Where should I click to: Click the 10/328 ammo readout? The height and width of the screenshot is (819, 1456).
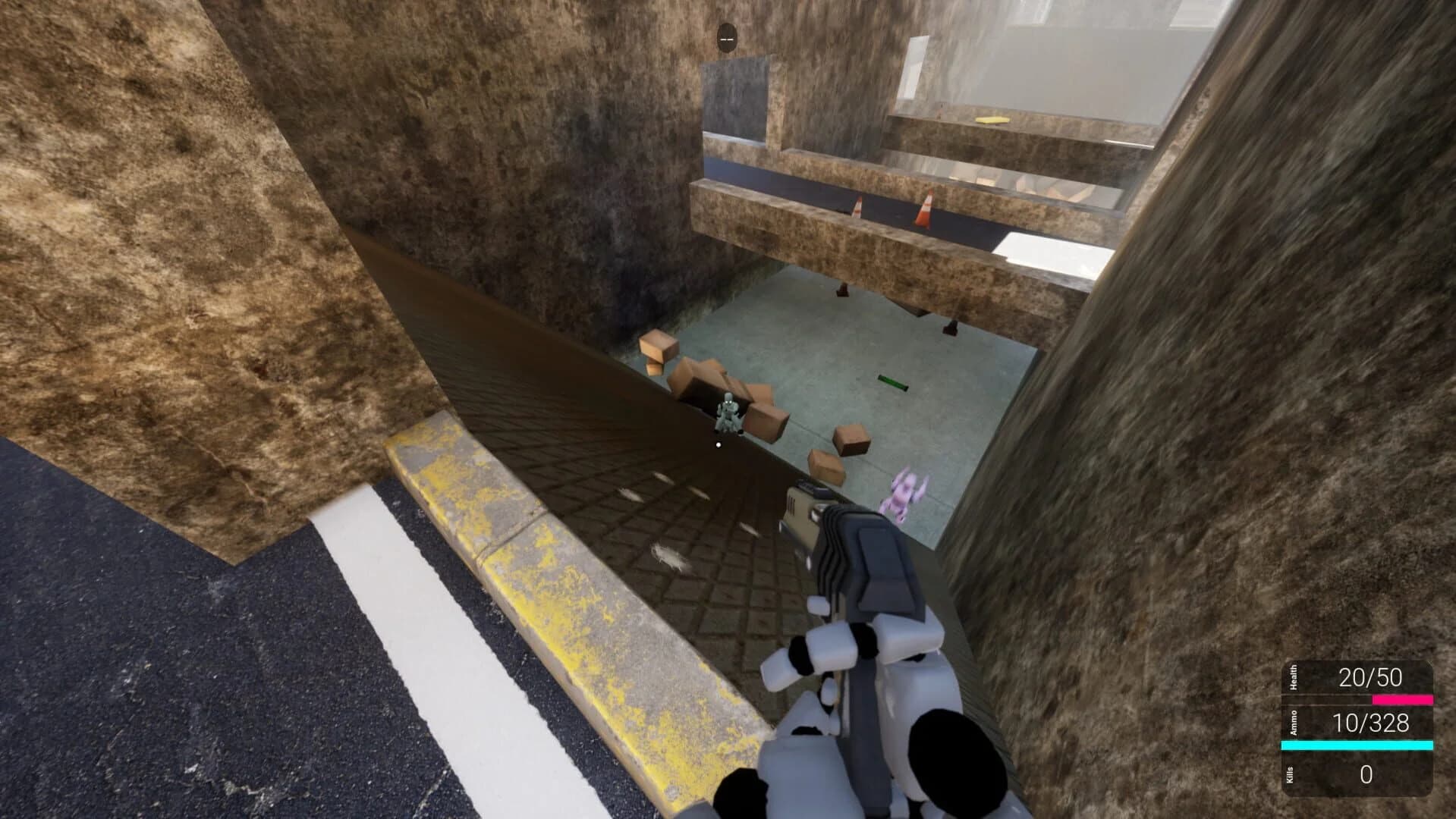(1373, 722)
